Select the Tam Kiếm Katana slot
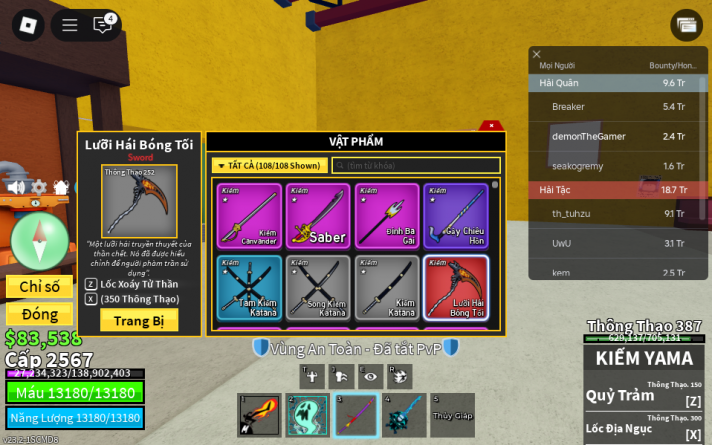712x445 pixels. tap(247, 288)
